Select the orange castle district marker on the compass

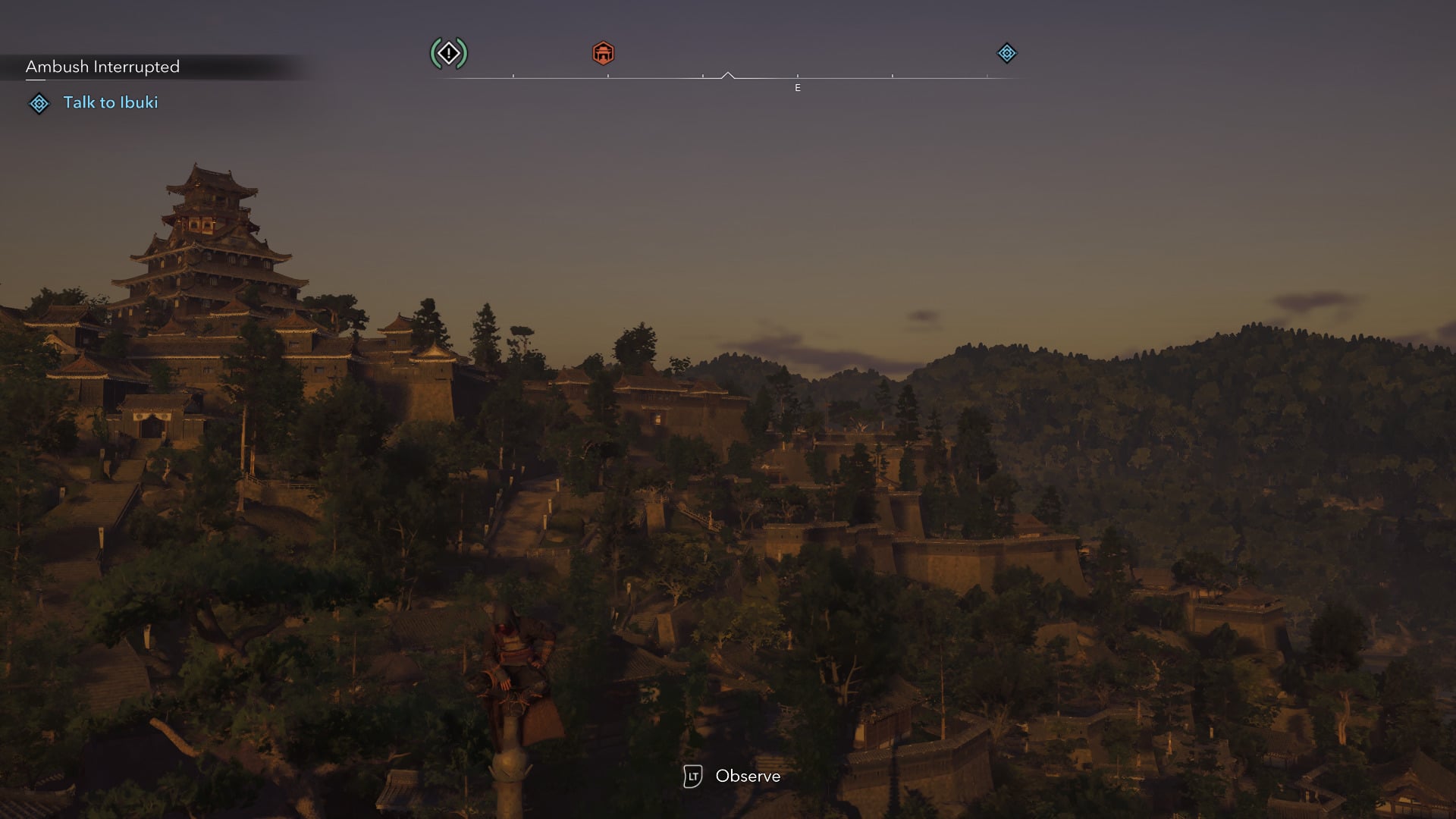(603, 53)
